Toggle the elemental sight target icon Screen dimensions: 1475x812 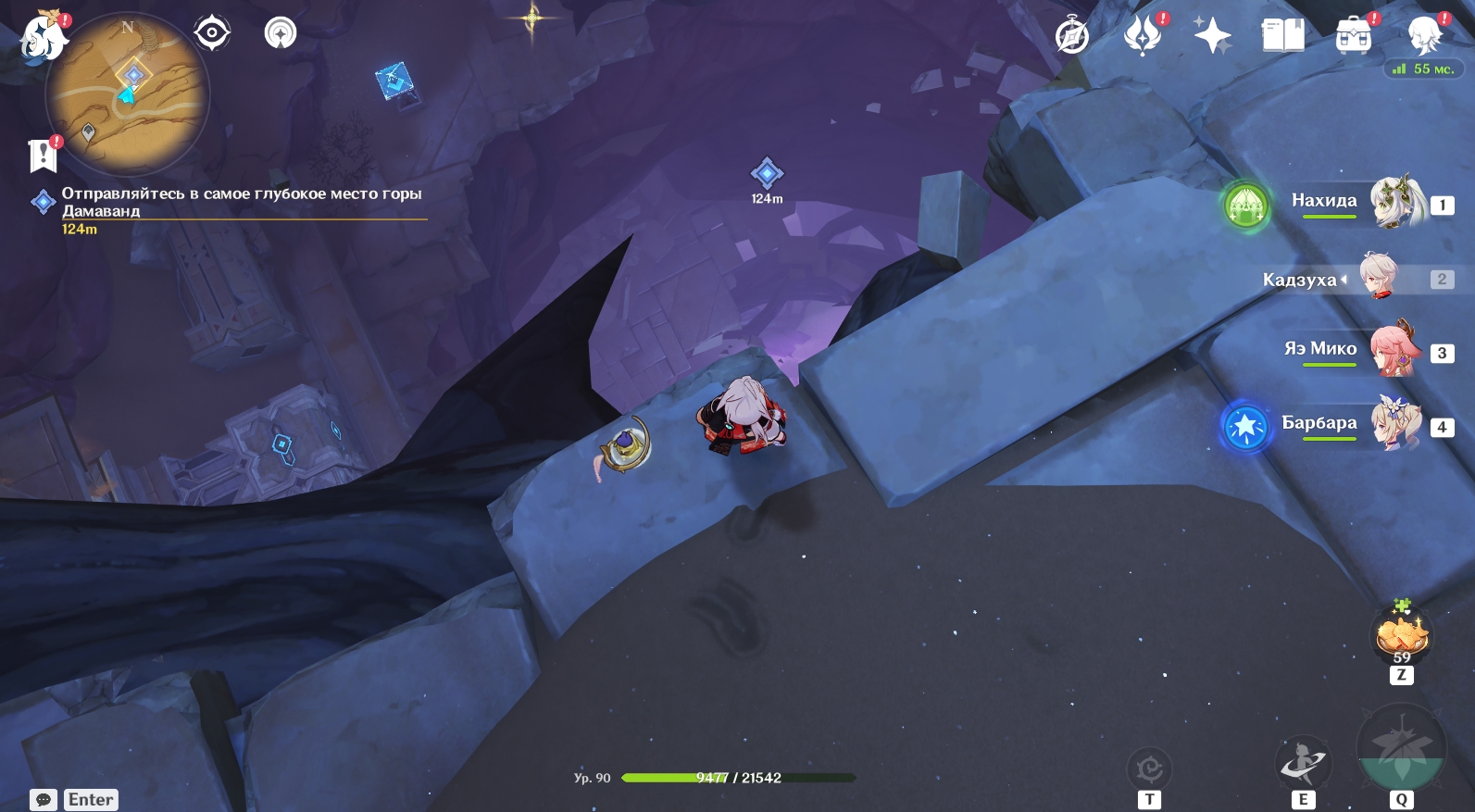pos(211,33)
